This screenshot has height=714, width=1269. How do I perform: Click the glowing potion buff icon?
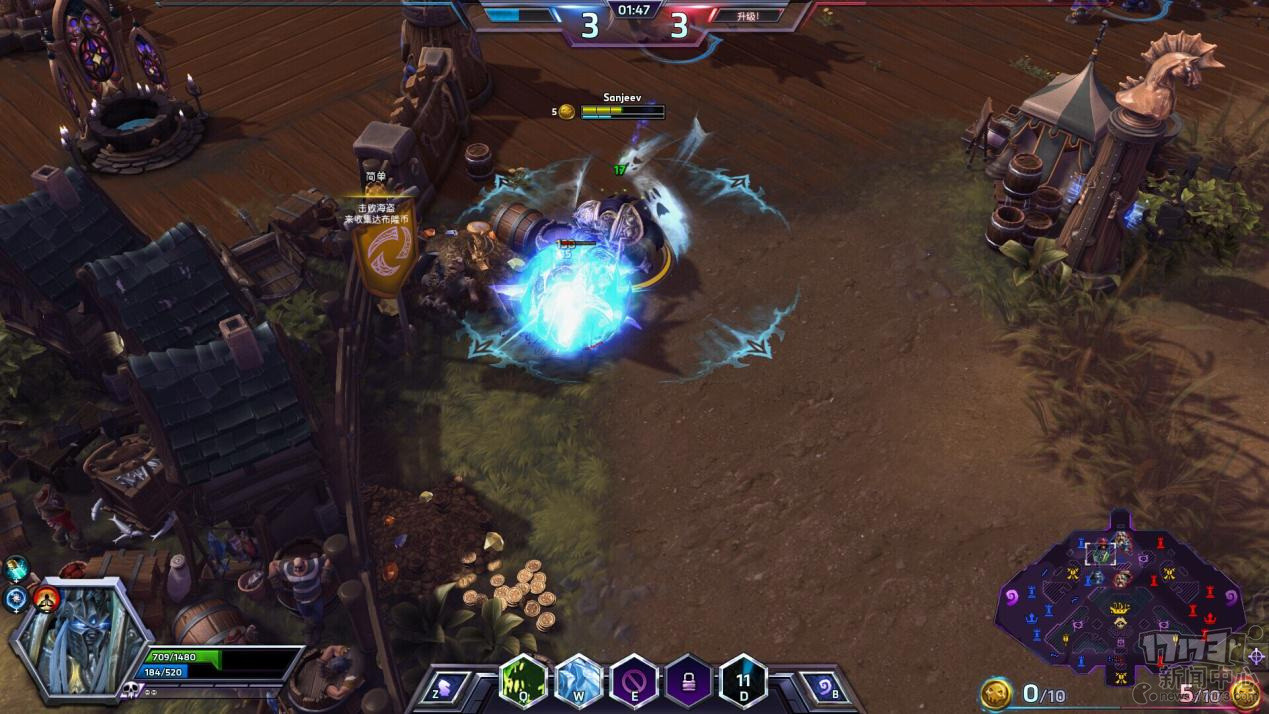tap(17, 569)
